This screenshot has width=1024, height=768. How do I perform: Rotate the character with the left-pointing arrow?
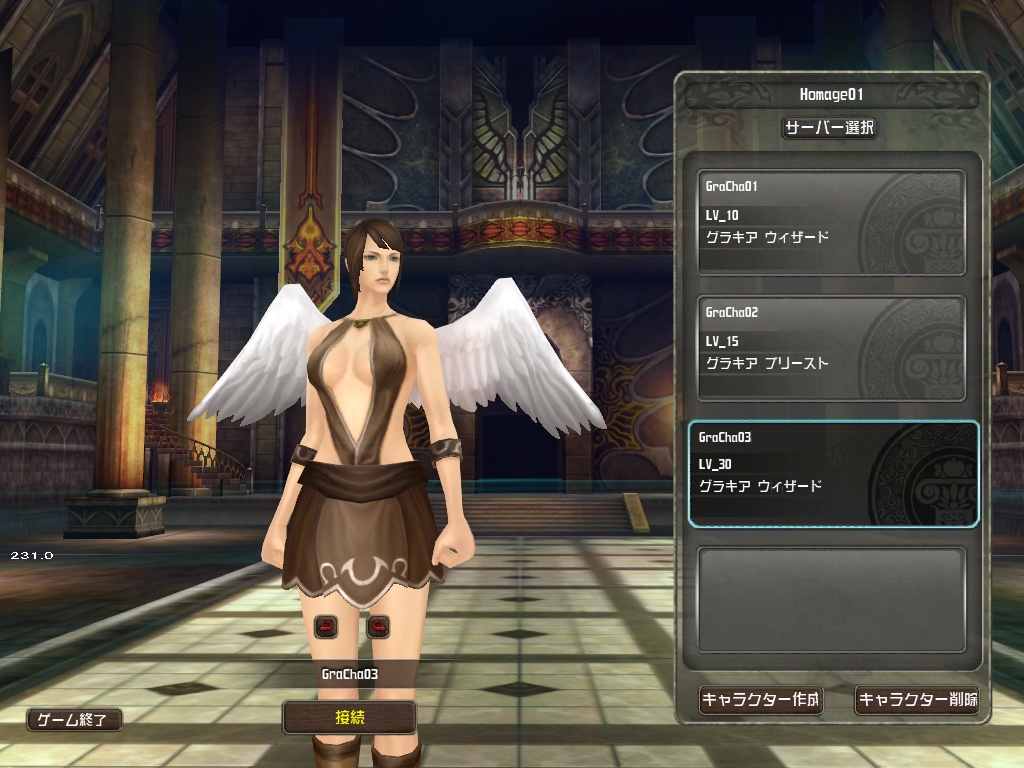point(326,627)
